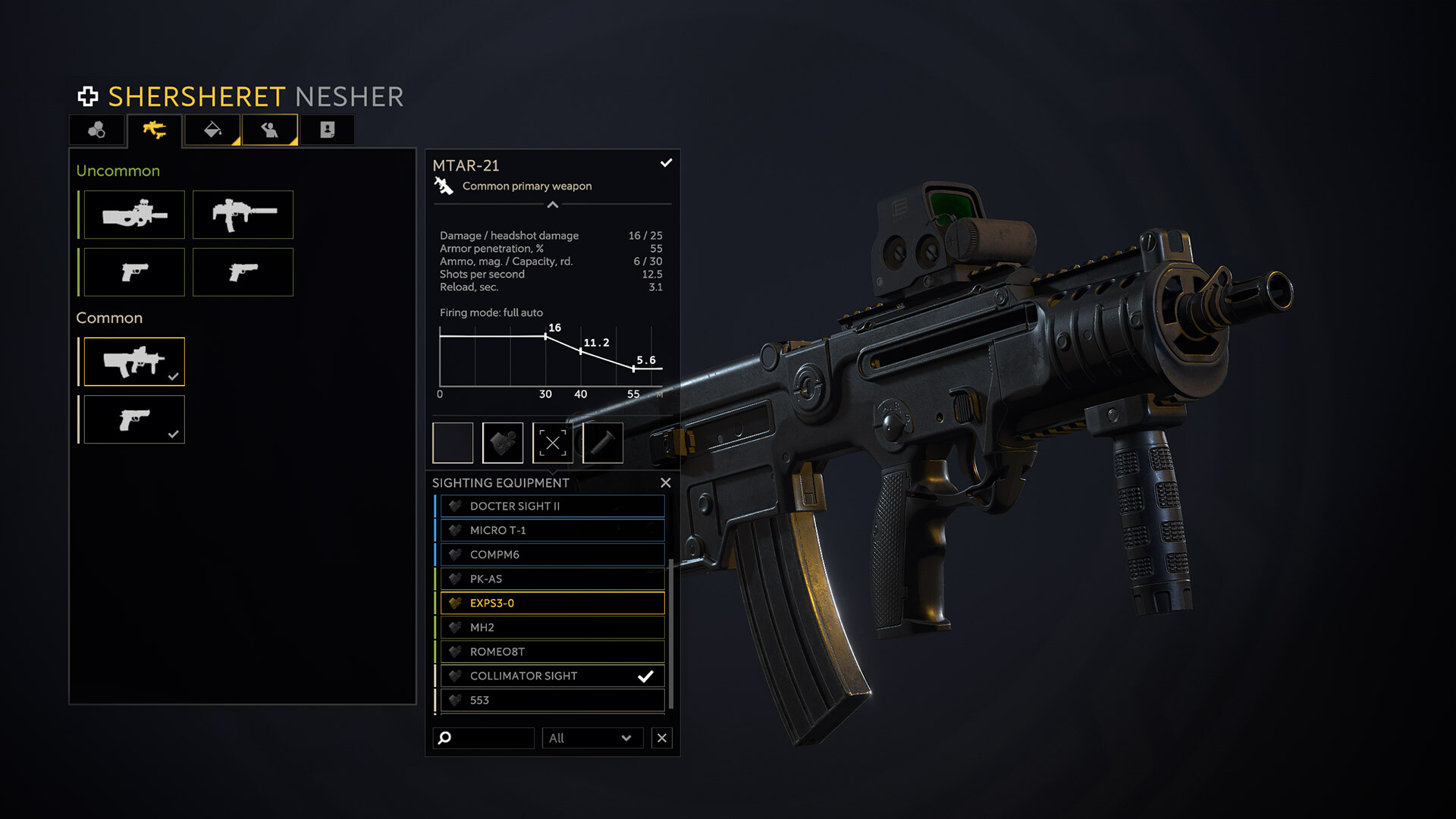Select the uncommon P90-style bullpup weapon

point(134,215)
